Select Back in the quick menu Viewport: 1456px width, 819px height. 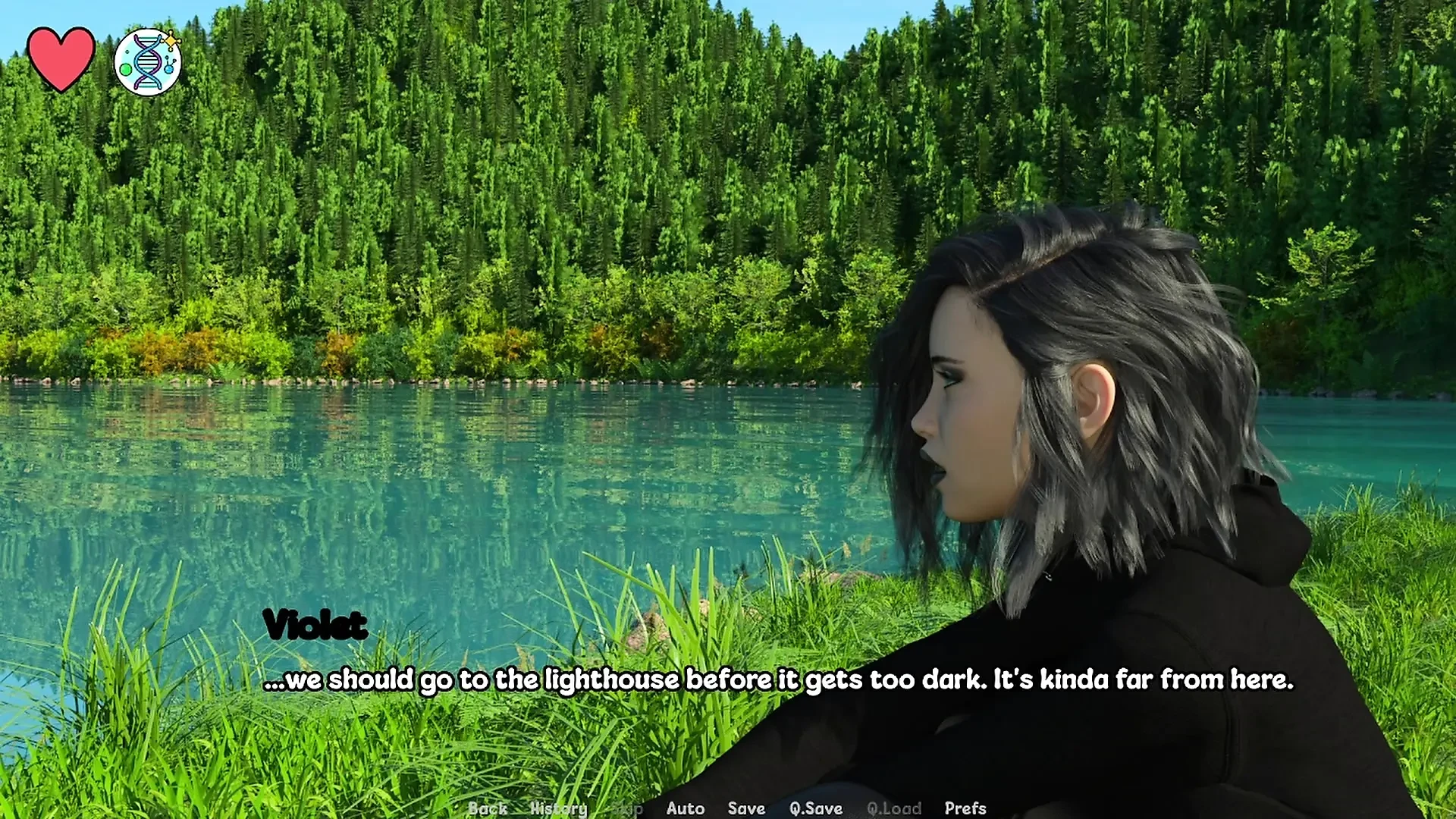(x=488, y=808)
